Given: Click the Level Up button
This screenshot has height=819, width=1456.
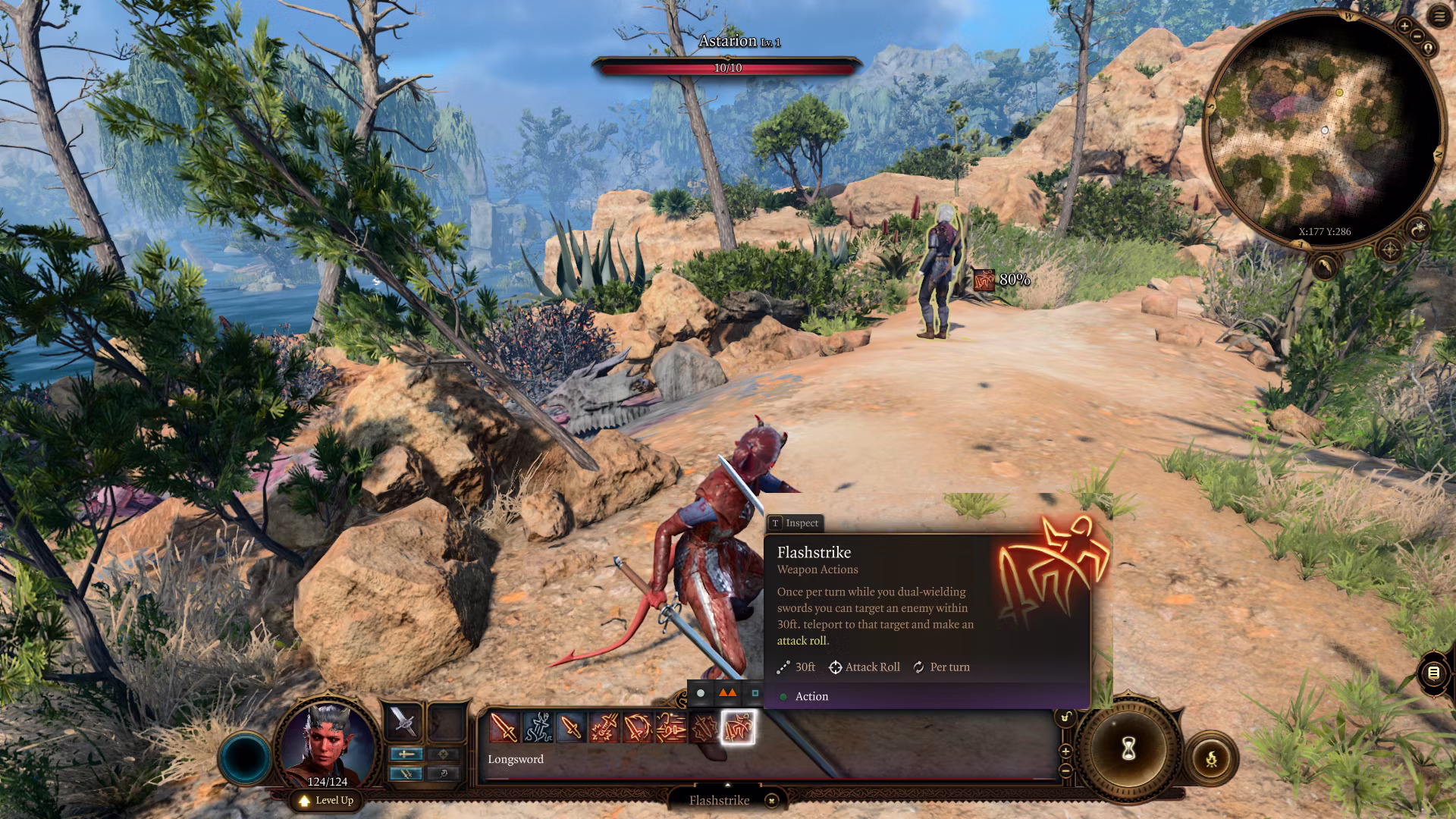Looking at the screenshot, I should [x=326, y=800].
